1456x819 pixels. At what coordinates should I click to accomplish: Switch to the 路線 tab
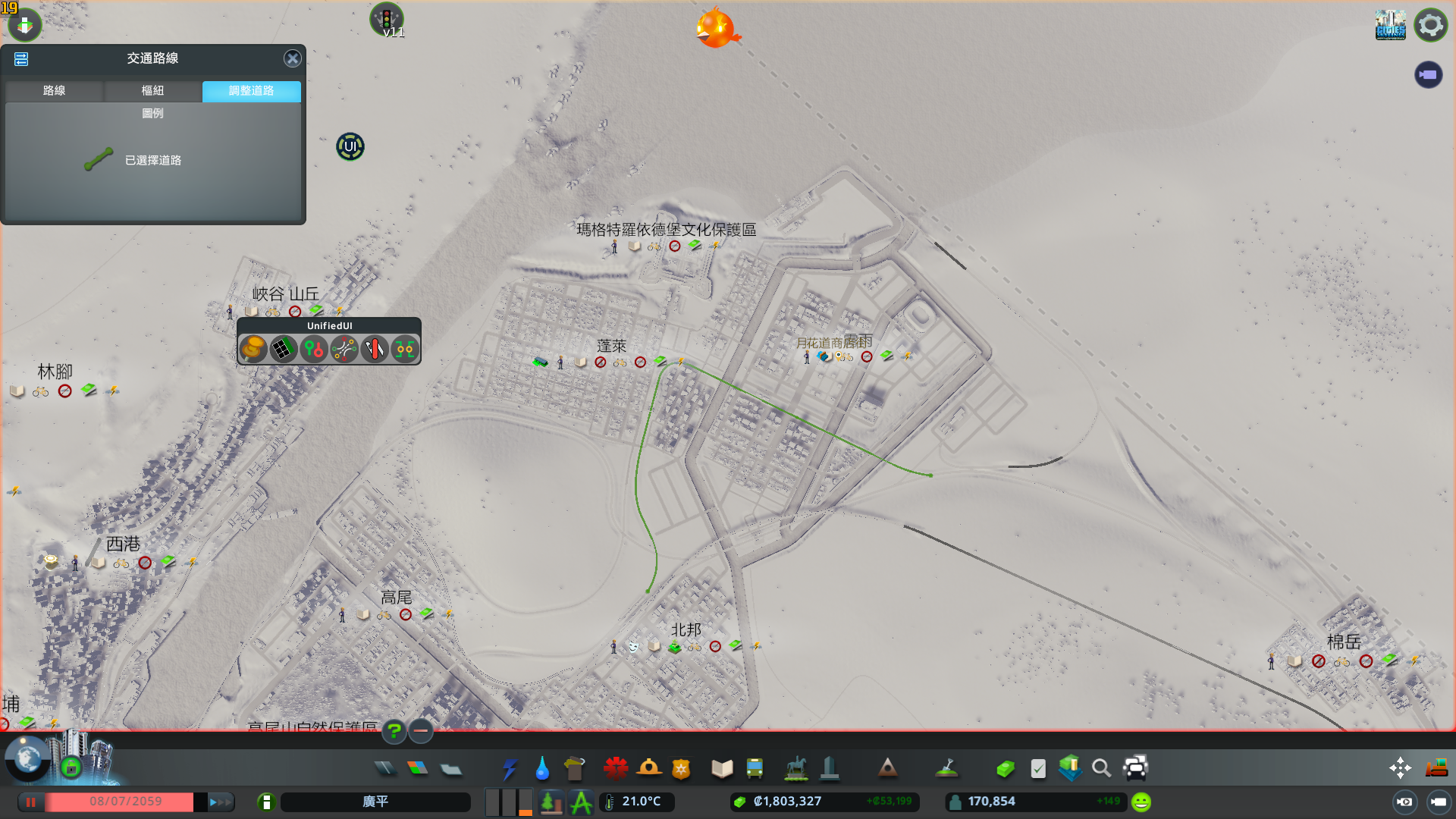[54, 90]
